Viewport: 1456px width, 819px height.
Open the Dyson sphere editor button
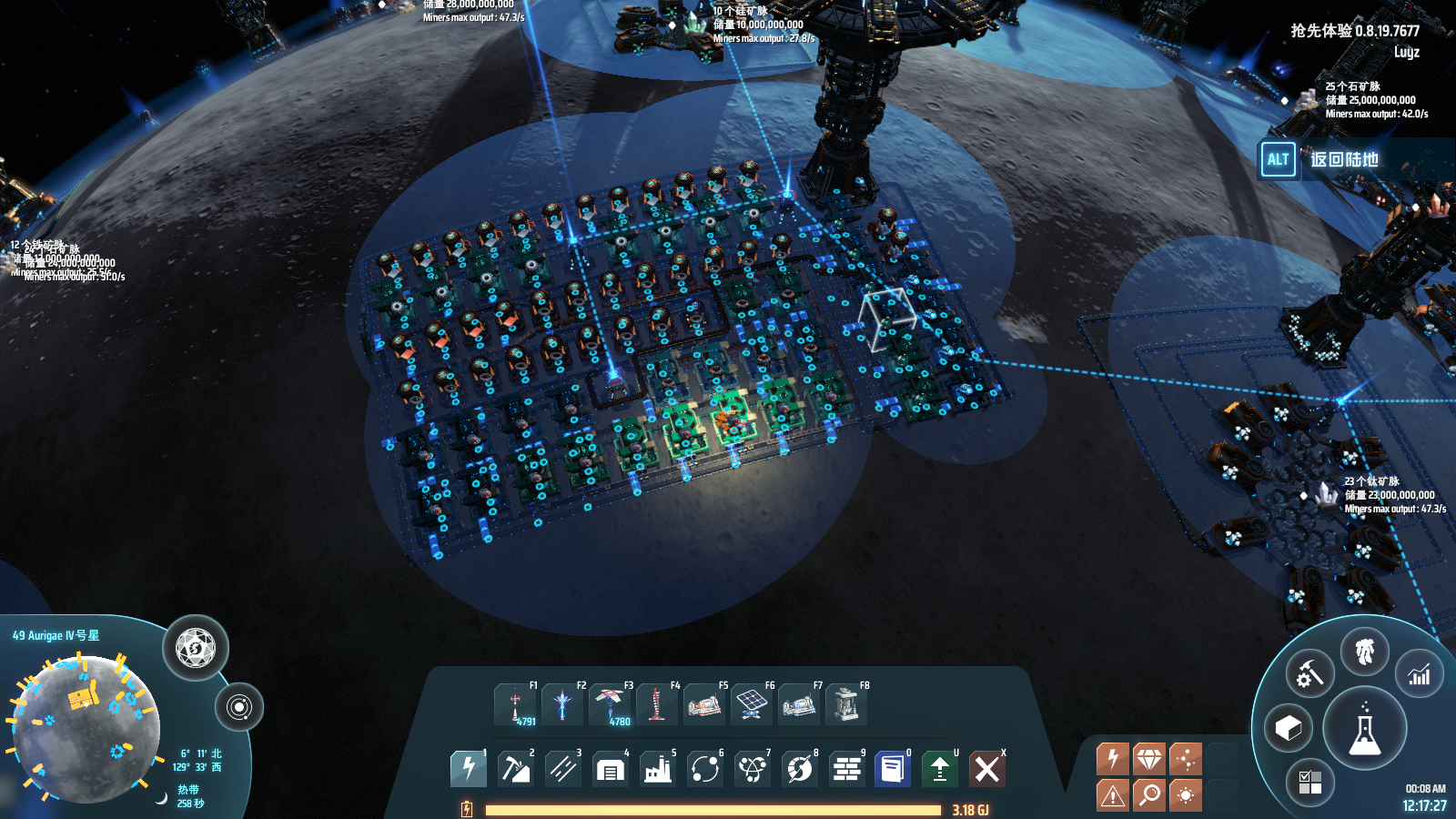(195, 649)
